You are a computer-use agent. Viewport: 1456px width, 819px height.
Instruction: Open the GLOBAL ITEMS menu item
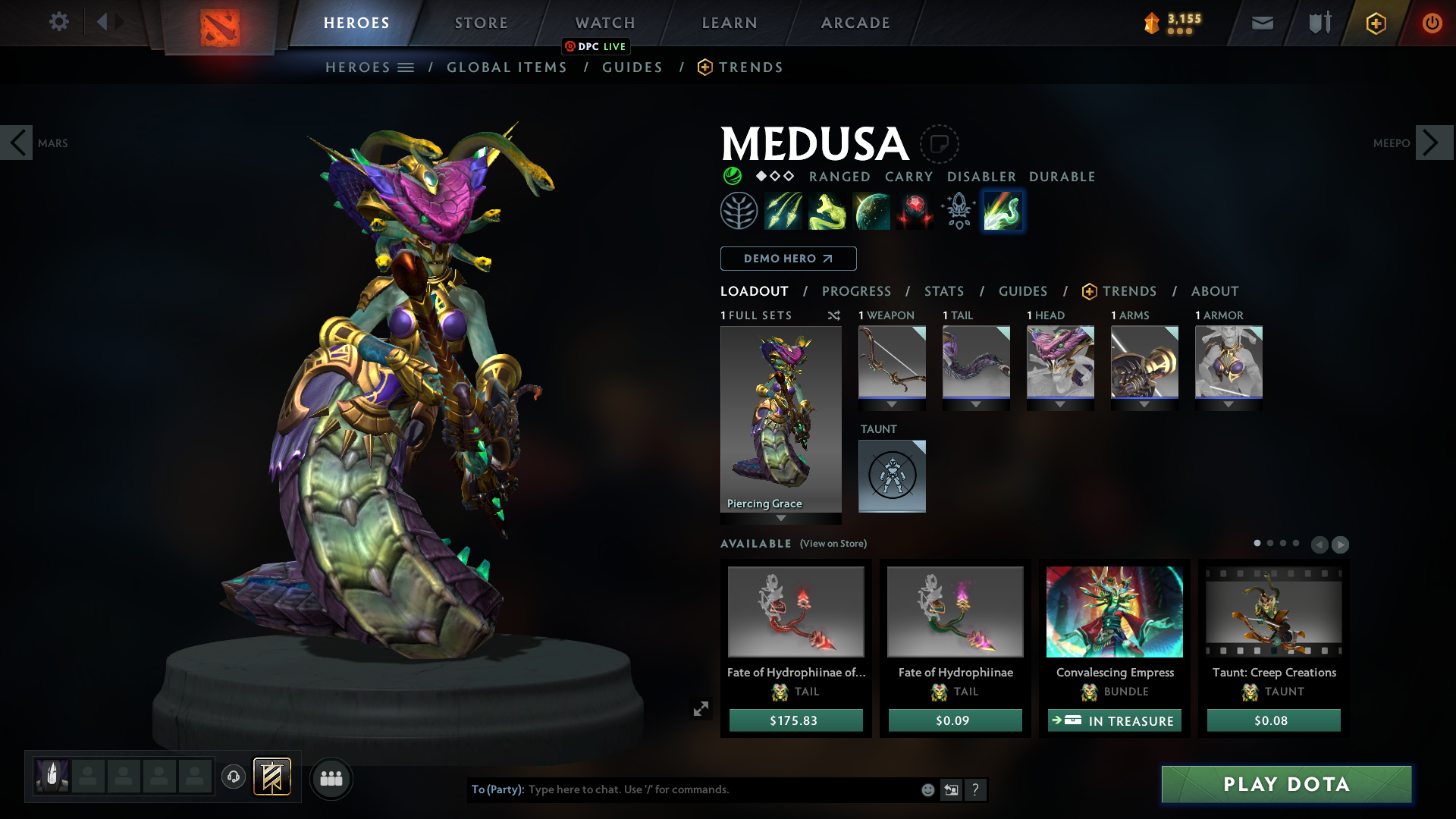tap(507, 67)
